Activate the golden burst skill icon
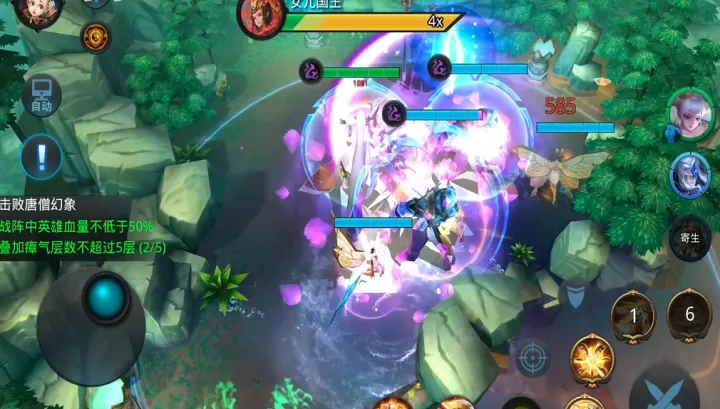The image size is (720, 409). click(591, 358)
